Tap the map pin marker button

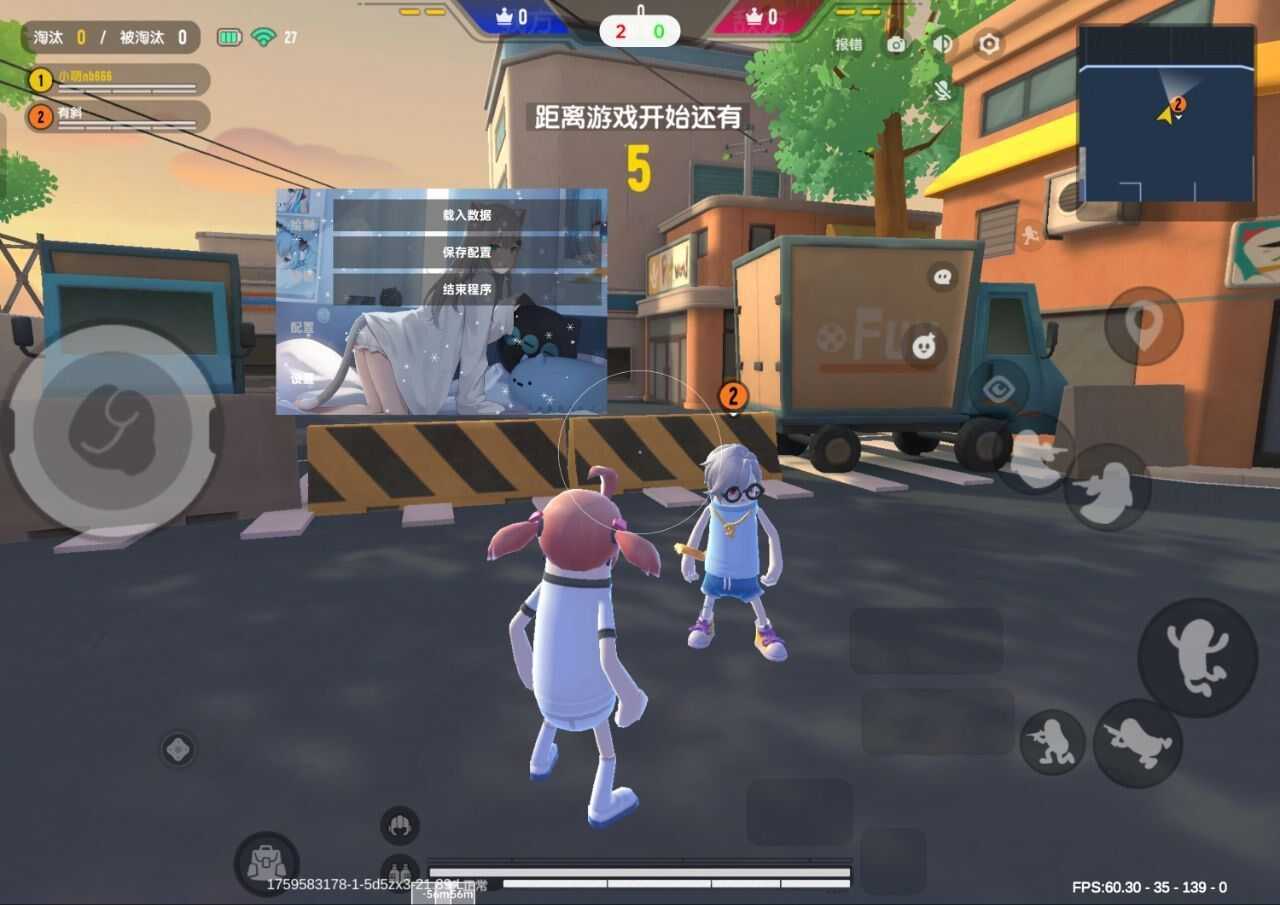coord(1143,325)
